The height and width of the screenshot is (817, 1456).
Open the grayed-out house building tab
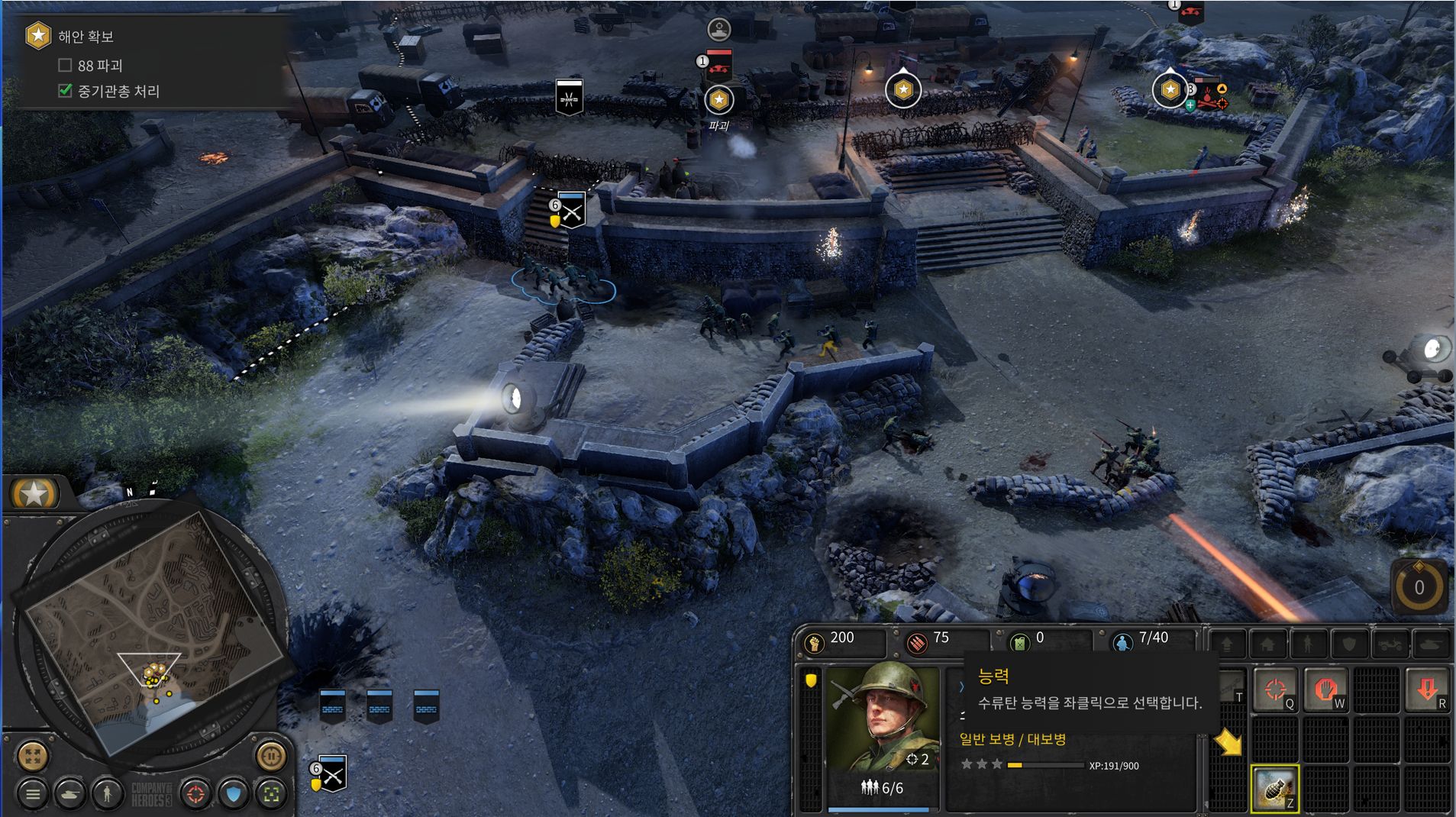point(1267,645)
